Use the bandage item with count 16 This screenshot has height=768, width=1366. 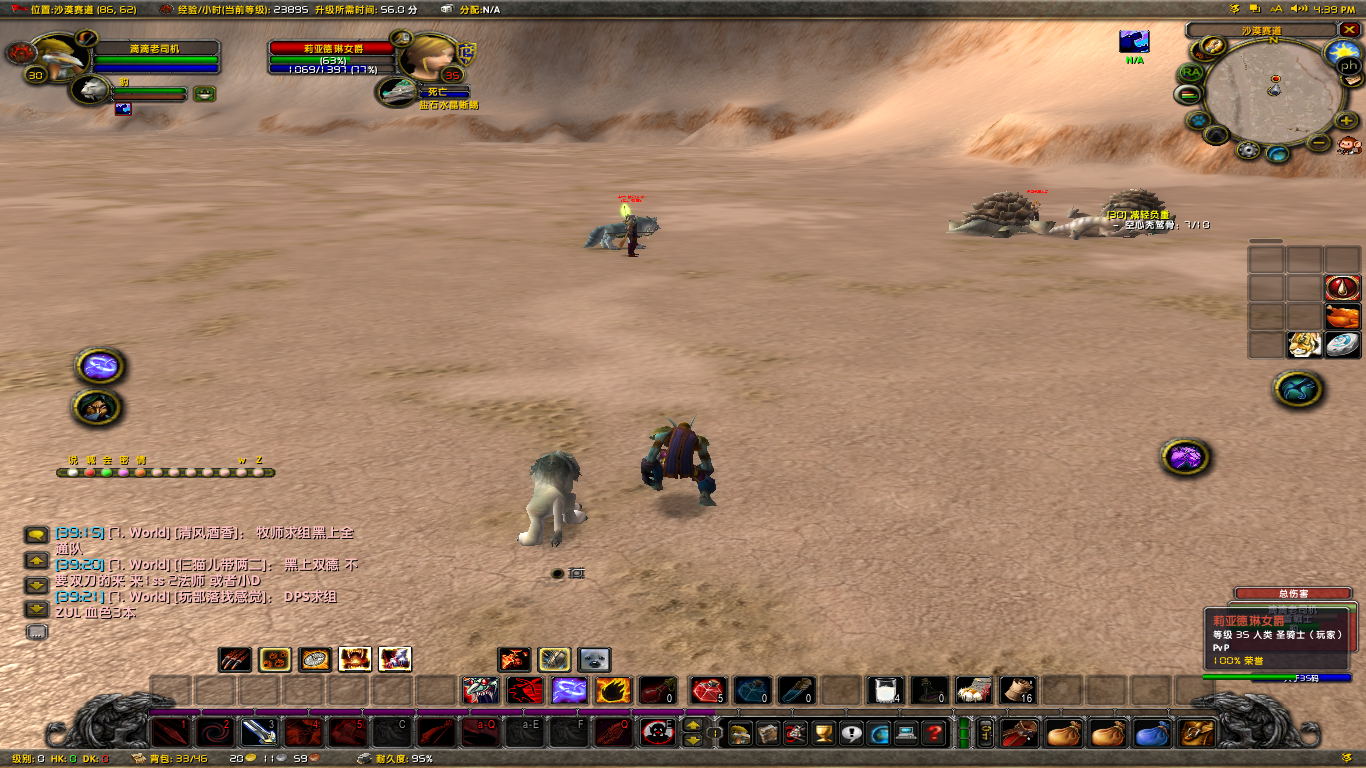point(1017,690)
